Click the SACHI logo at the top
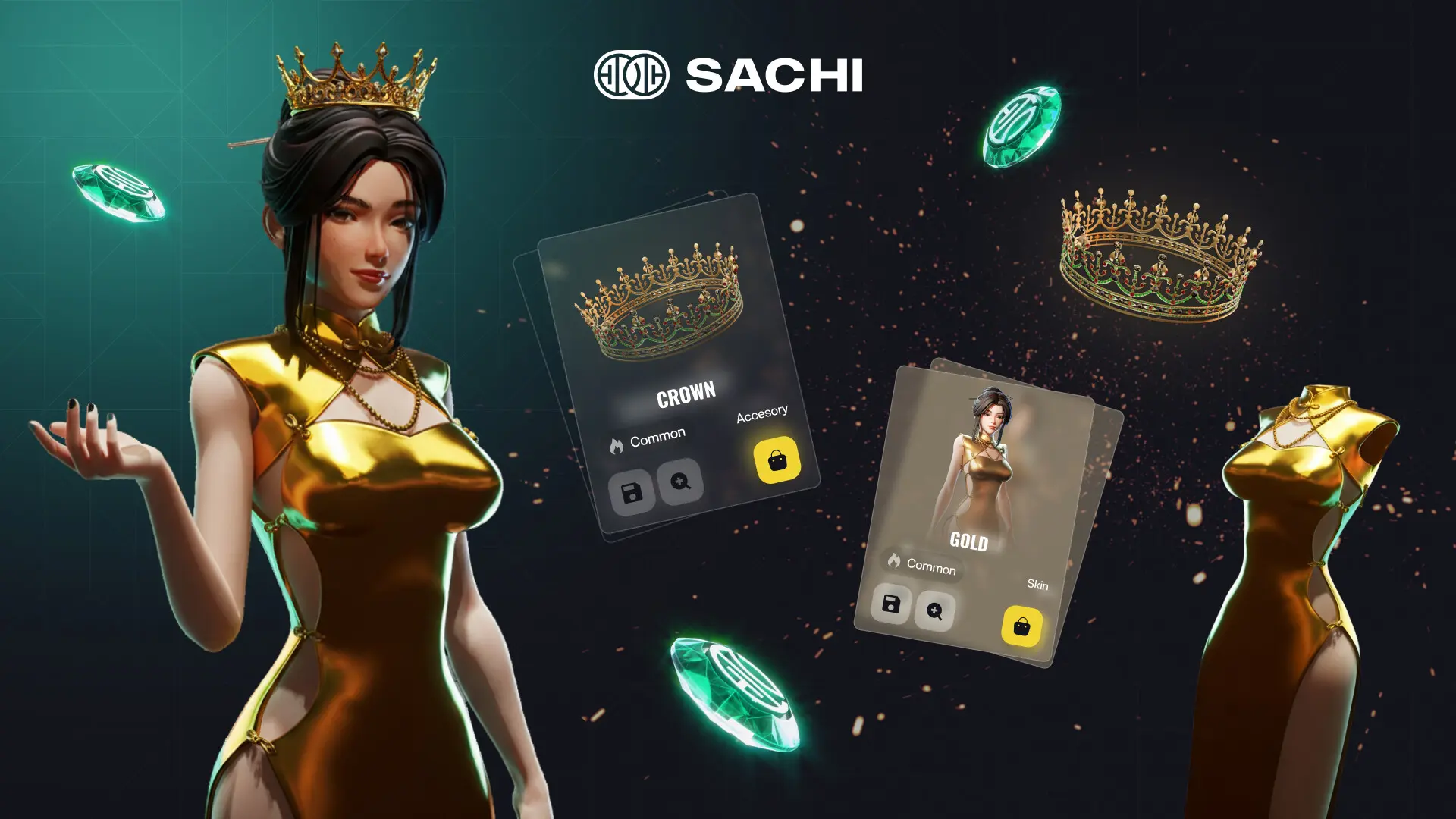The height and width of the screenshot is (819, 1456). tap(728, 75)
